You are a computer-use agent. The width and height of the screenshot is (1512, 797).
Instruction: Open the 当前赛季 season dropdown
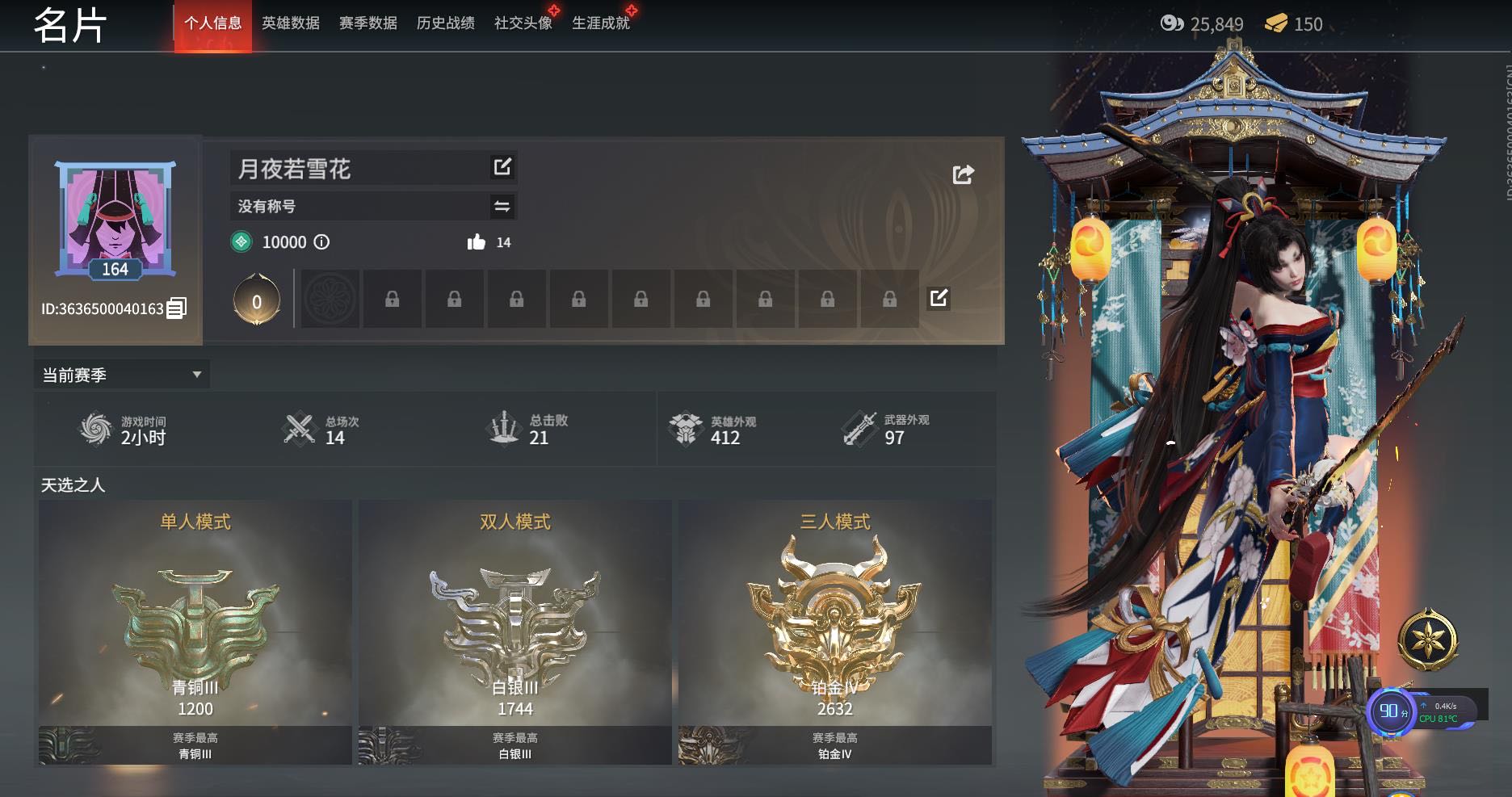(121, 375)
